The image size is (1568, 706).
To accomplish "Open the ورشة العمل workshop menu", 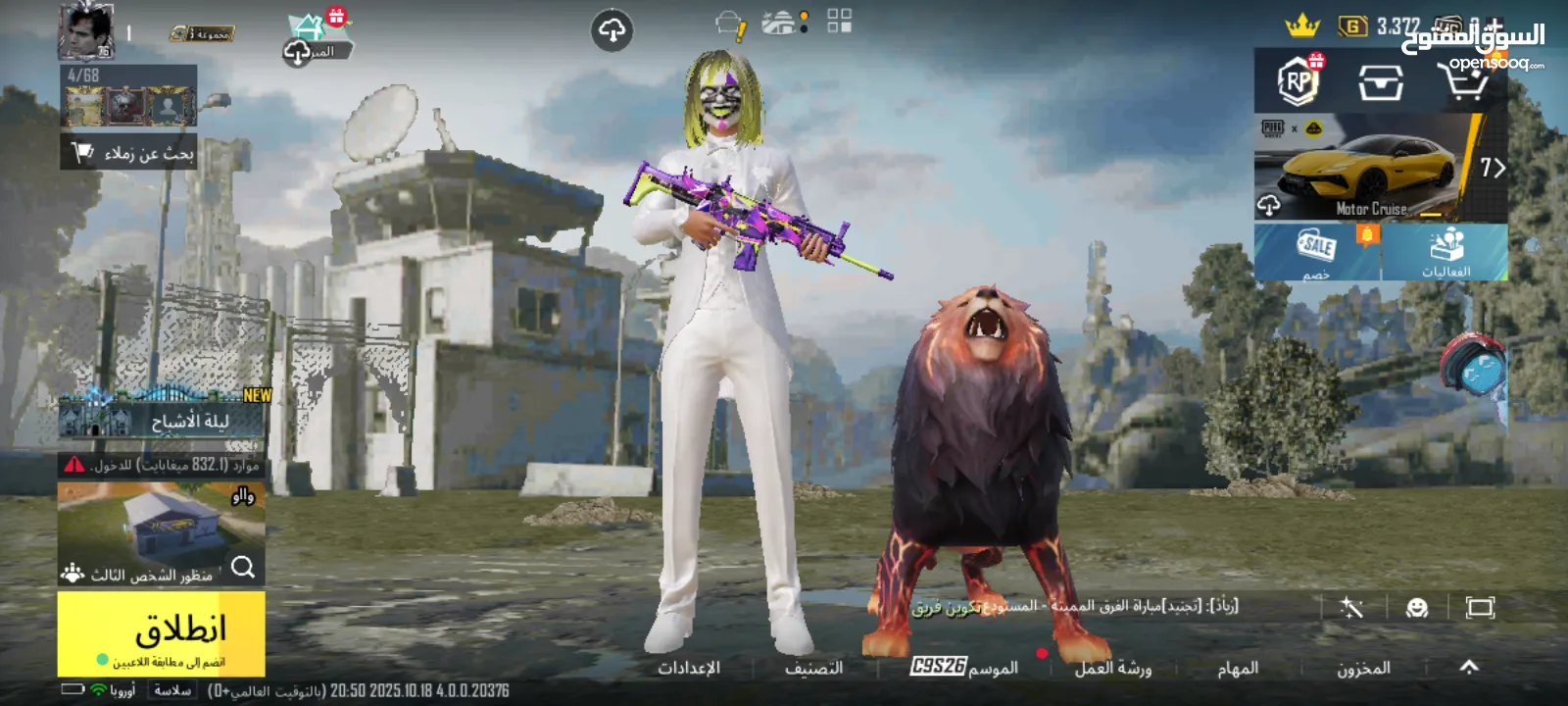I will 1112,668.
